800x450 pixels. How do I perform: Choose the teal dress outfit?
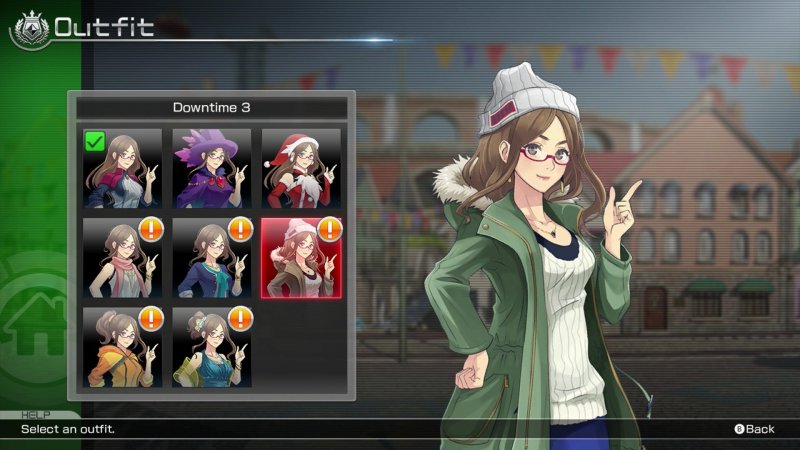coord(212,347)
